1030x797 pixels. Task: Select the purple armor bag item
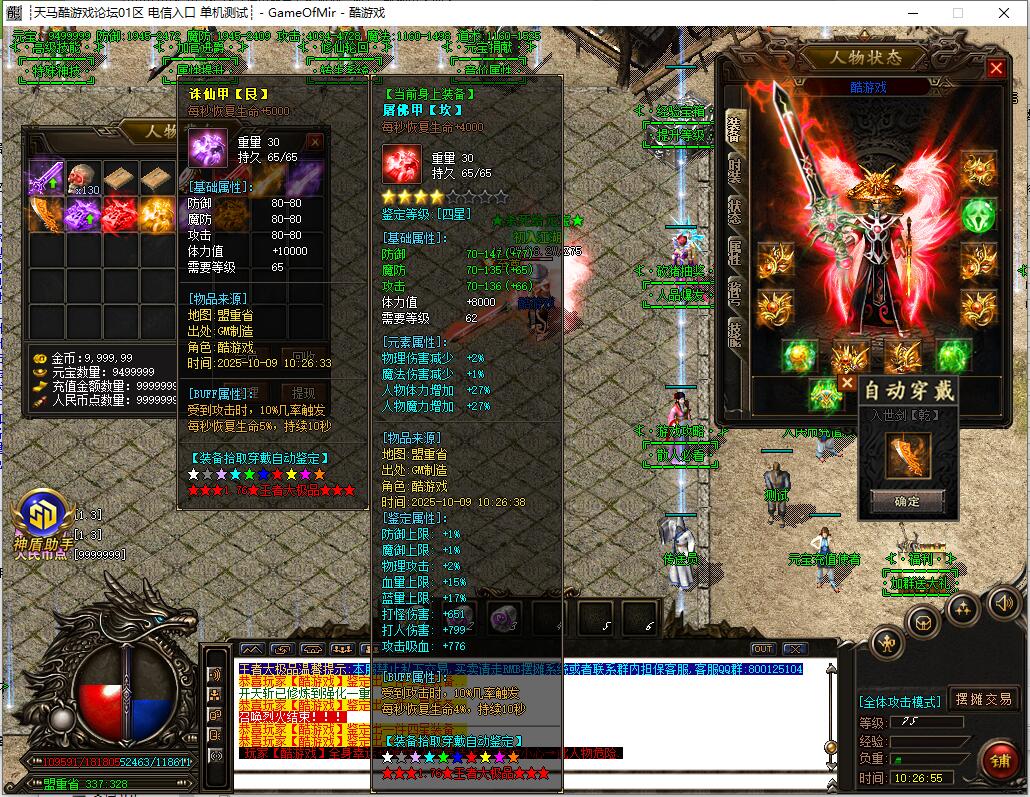click(x=83, y=214)
